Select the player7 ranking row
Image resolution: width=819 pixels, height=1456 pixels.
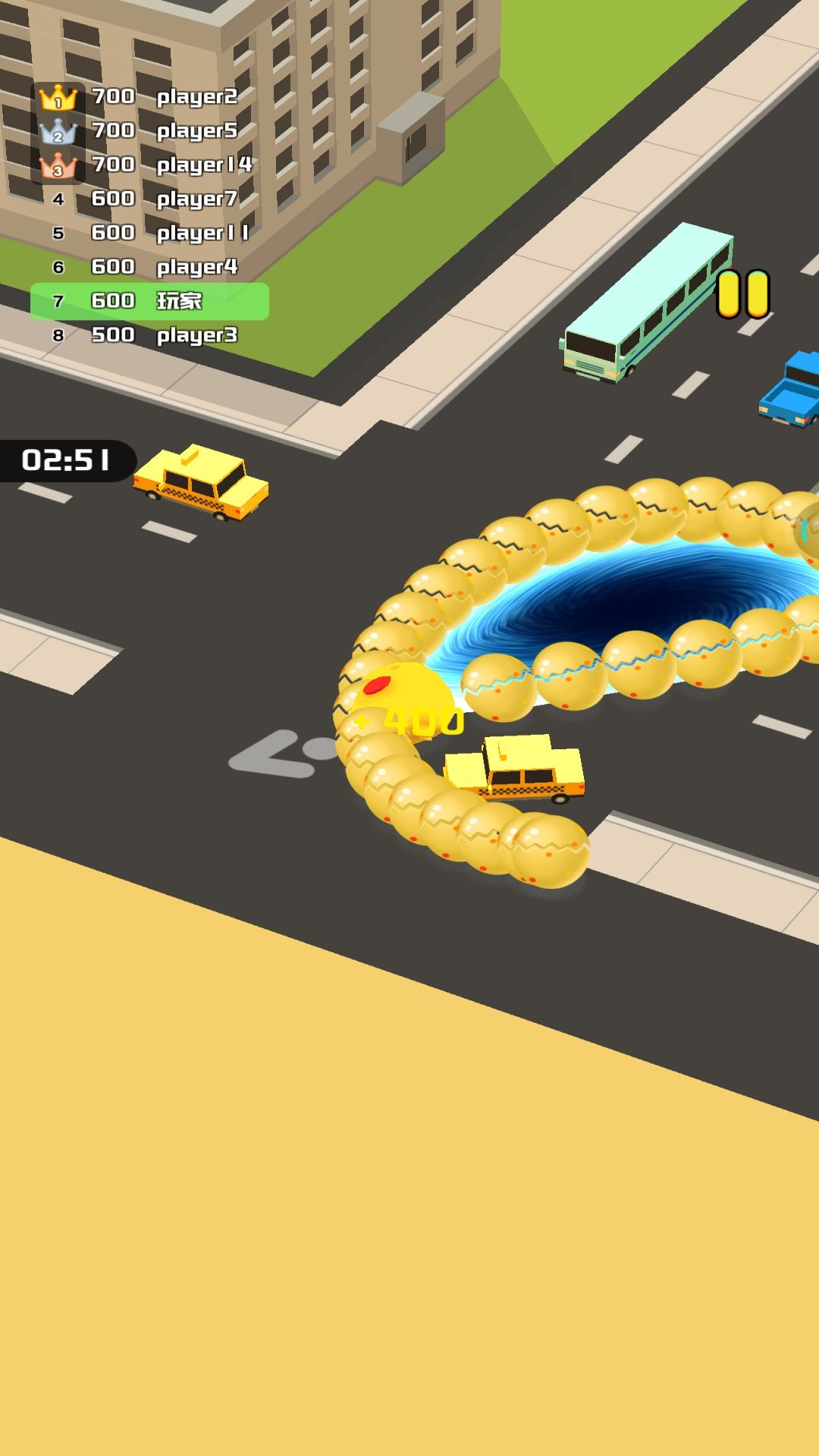[149, 199]
